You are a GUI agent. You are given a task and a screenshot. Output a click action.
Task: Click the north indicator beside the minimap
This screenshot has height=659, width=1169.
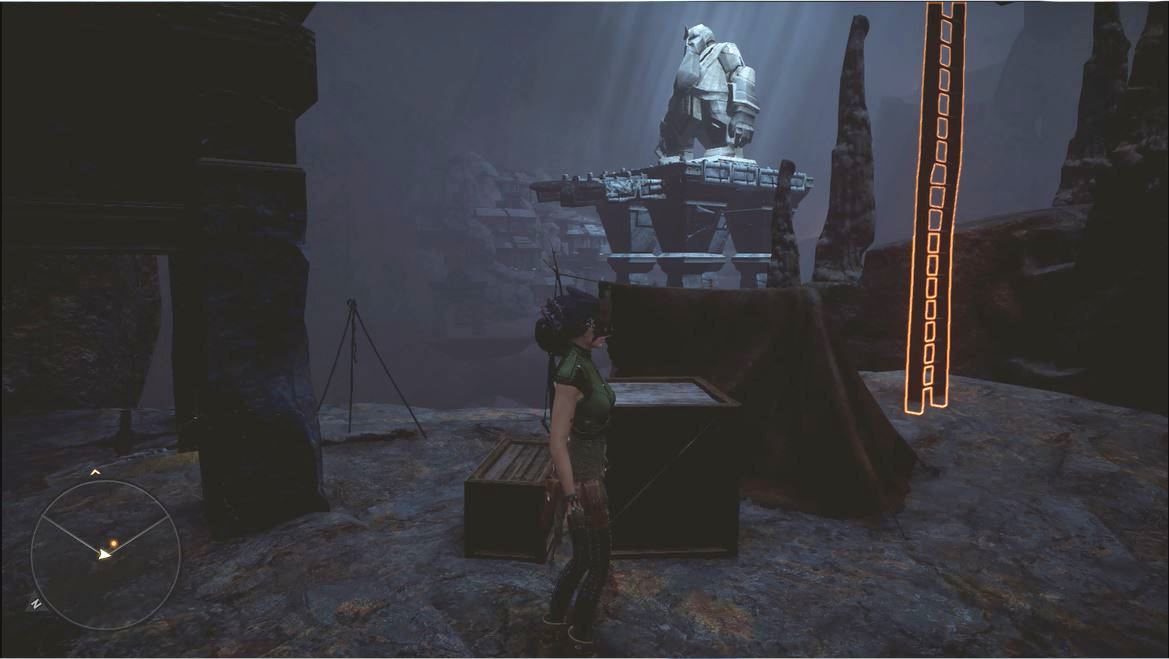click(36, 604)
